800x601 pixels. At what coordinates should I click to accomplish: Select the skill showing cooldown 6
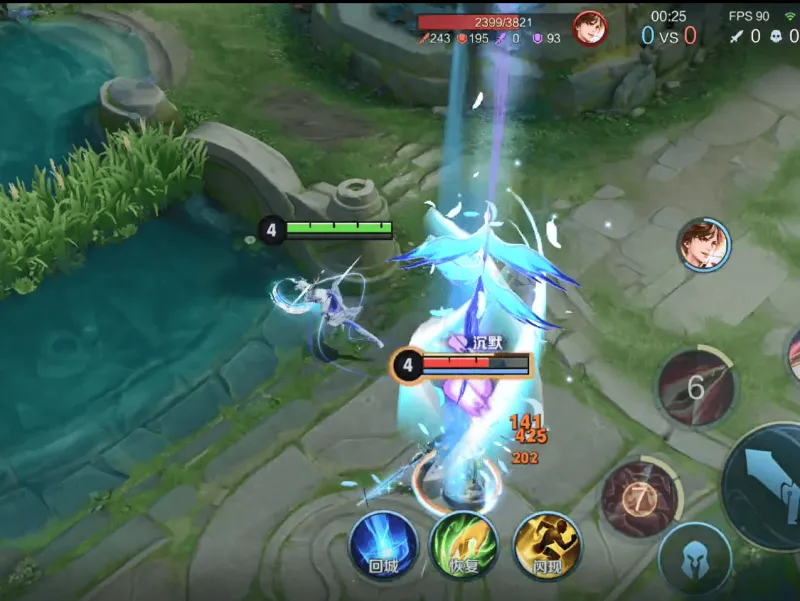[x=696, y=385]
